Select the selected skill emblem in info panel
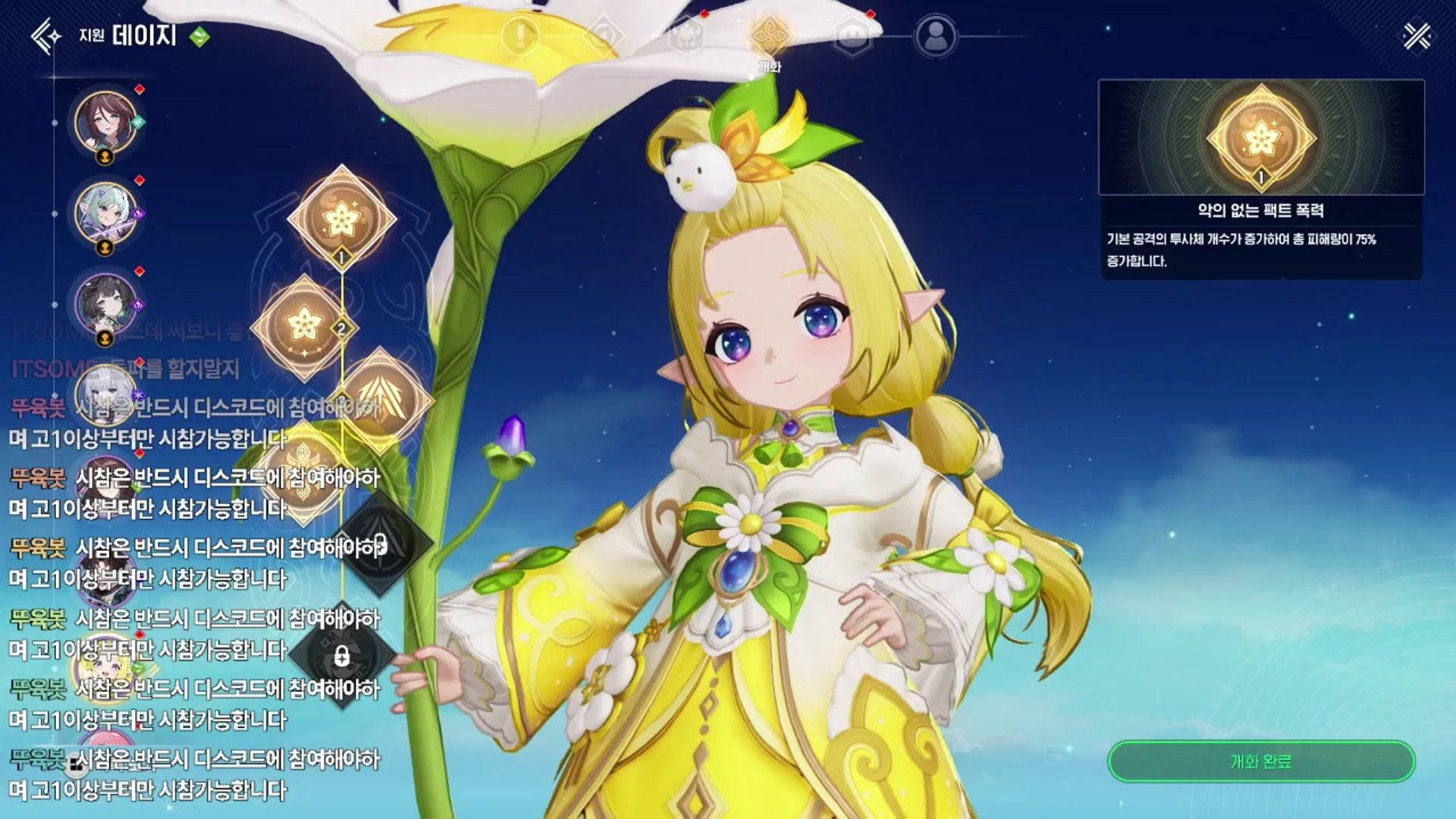Screen dimensions: 1456x819 [1260, 137]
